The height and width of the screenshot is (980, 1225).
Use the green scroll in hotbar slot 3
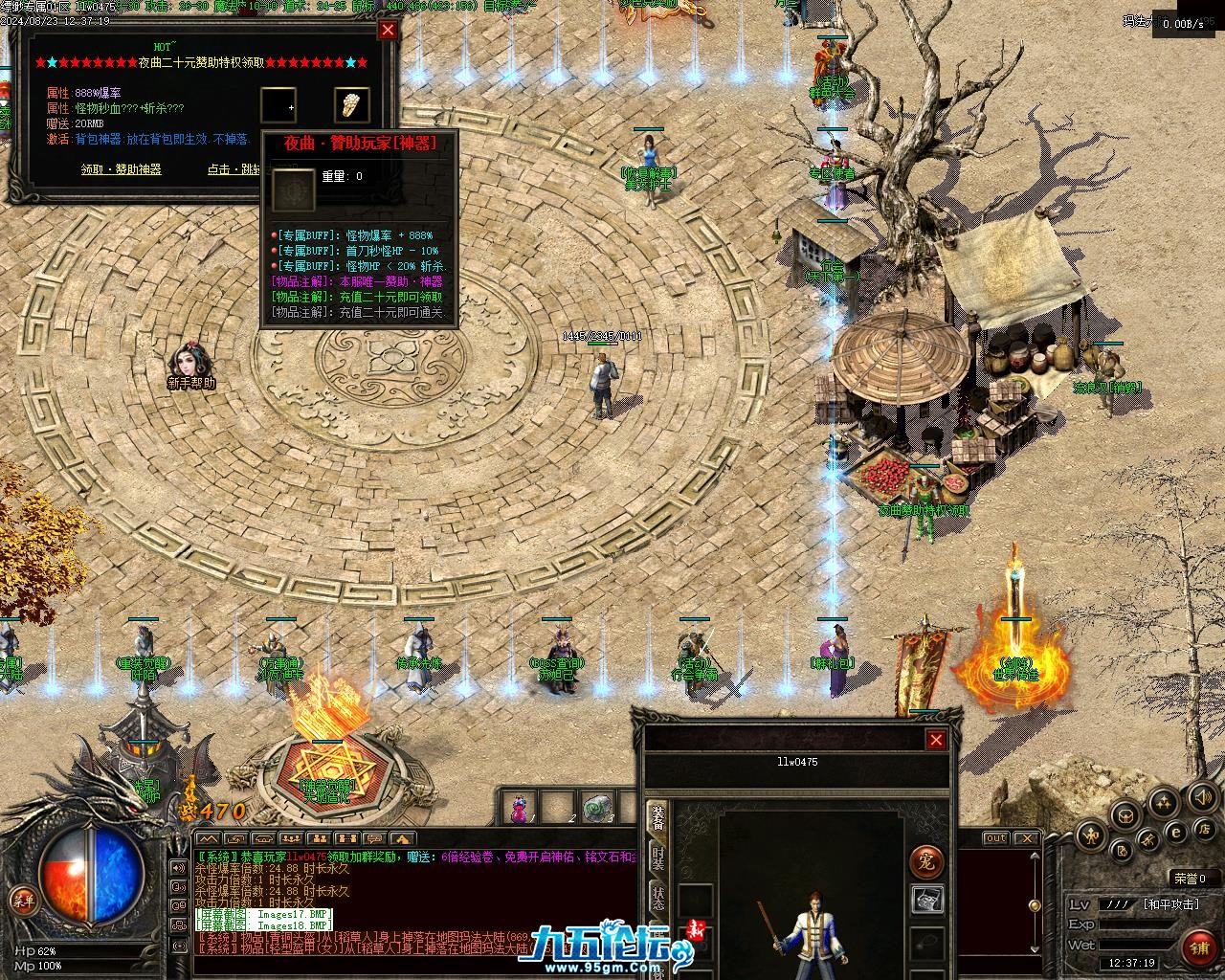(599, 809)
